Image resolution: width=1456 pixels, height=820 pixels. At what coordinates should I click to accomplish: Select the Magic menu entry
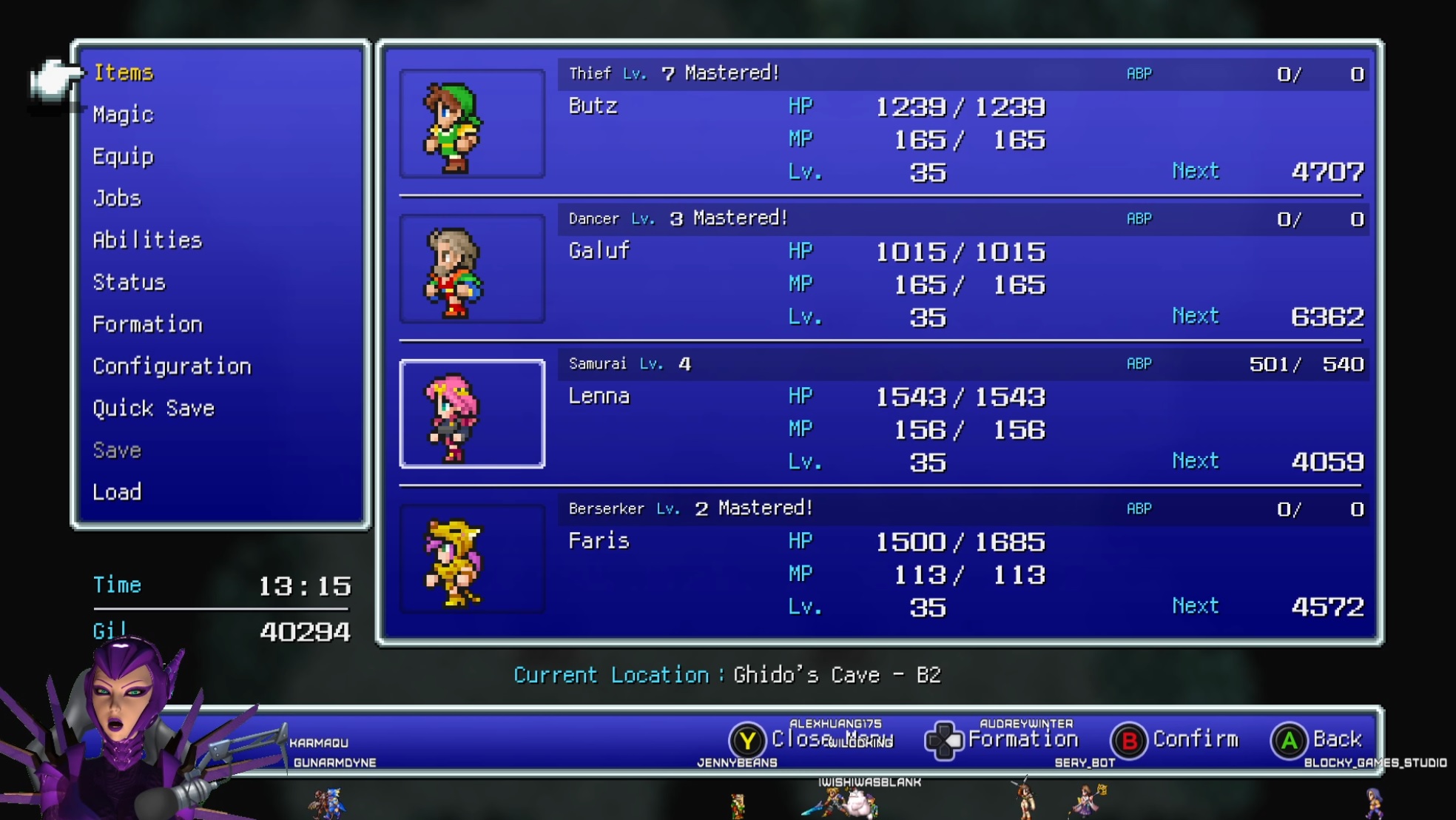point(124,115)
